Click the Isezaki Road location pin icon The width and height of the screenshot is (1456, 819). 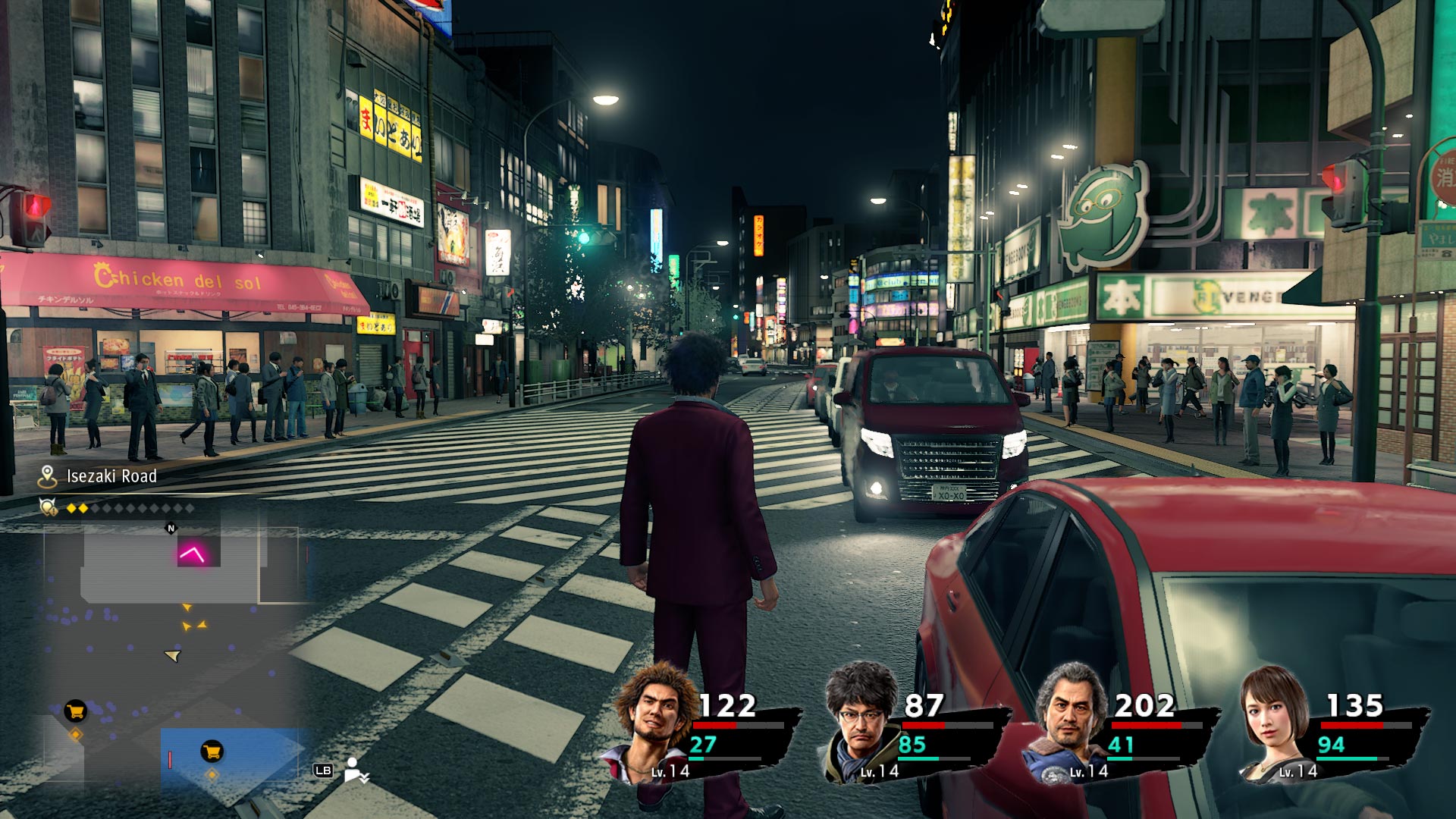click(x=48, y=476)
